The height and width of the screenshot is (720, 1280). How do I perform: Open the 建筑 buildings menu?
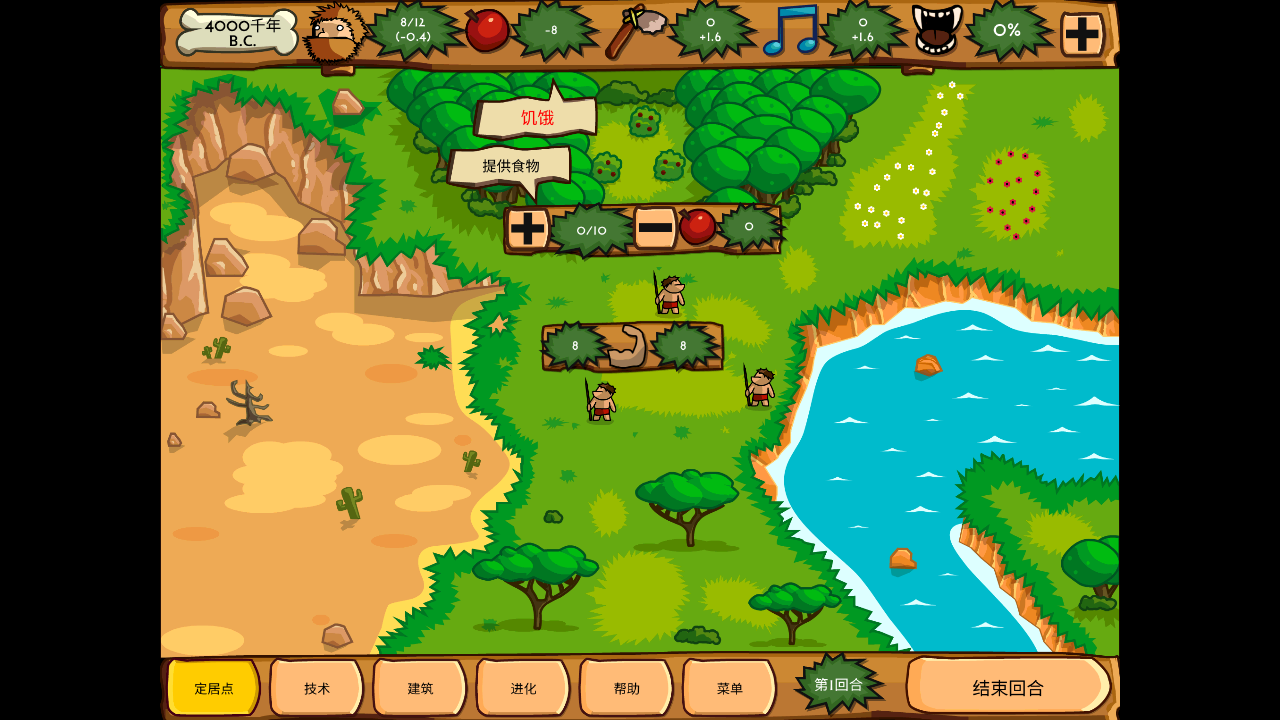(420, 688)
